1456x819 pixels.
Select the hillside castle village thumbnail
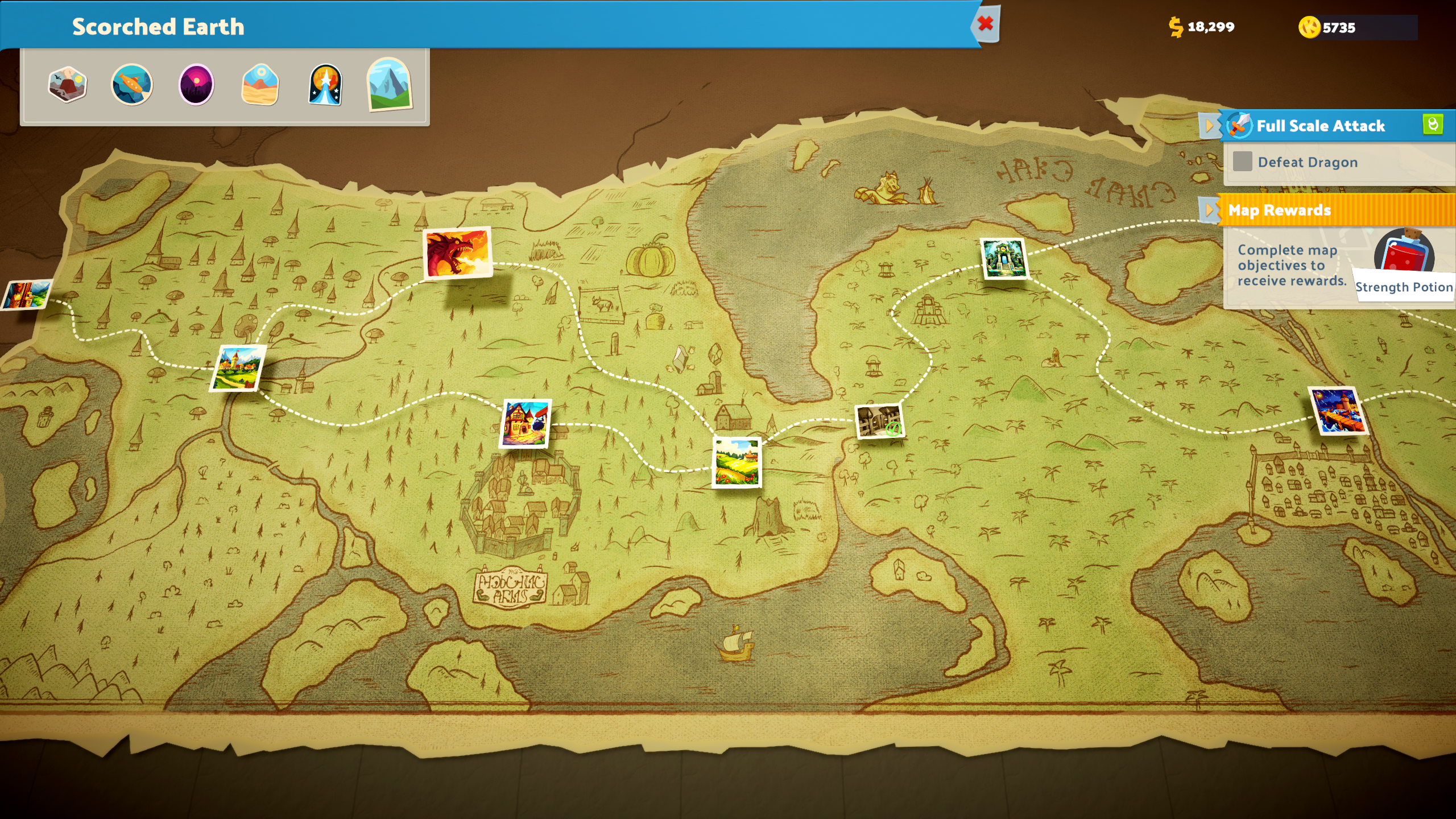pos(238,368)
